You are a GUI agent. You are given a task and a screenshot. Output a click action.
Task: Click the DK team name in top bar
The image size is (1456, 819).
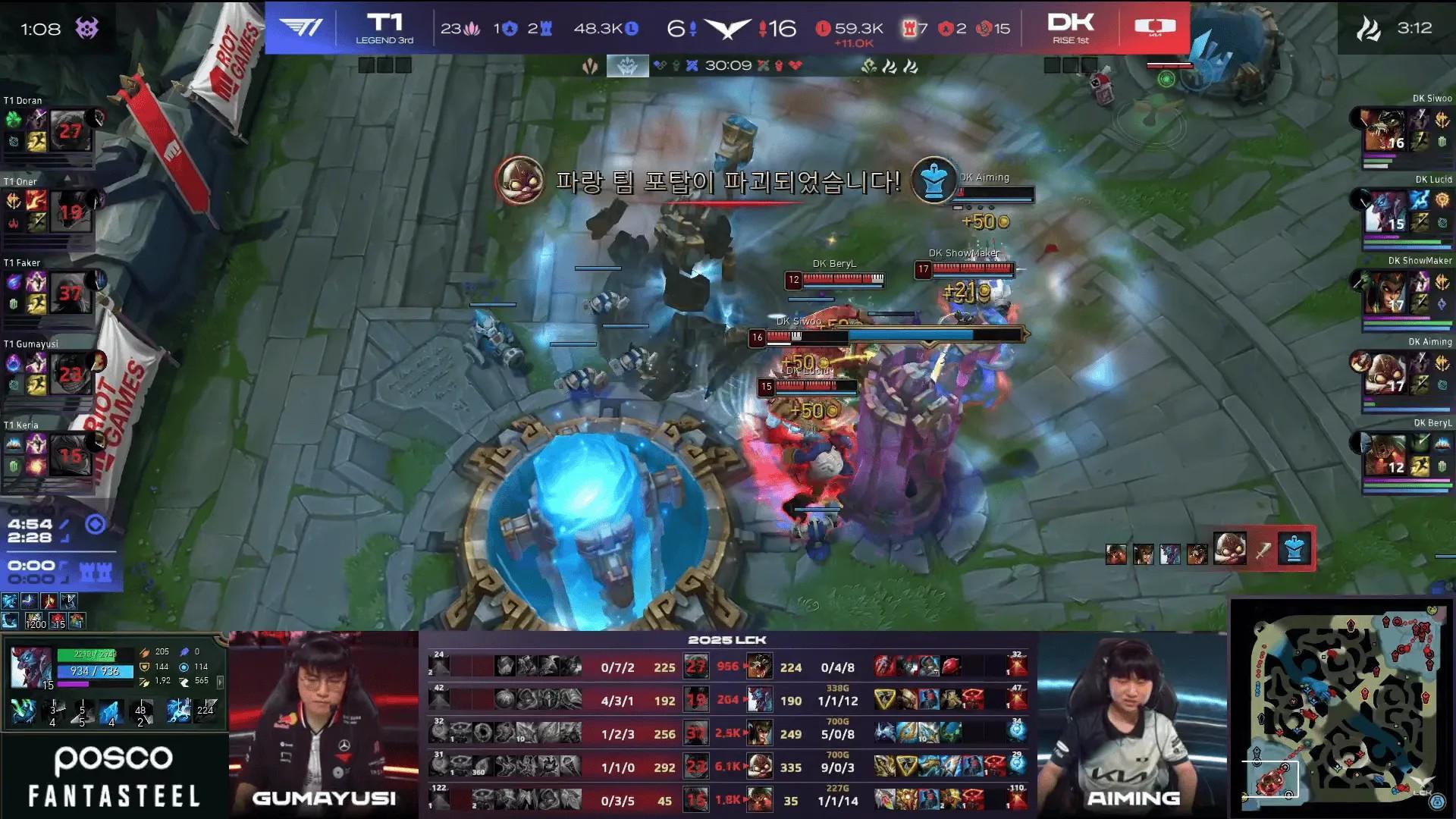click(x=1071, y=23)
